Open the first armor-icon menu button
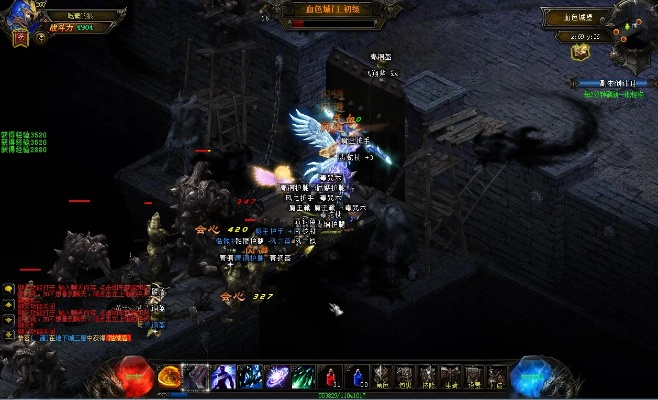The width and height of the screenshot is (658, 400). tap(382, 376)
